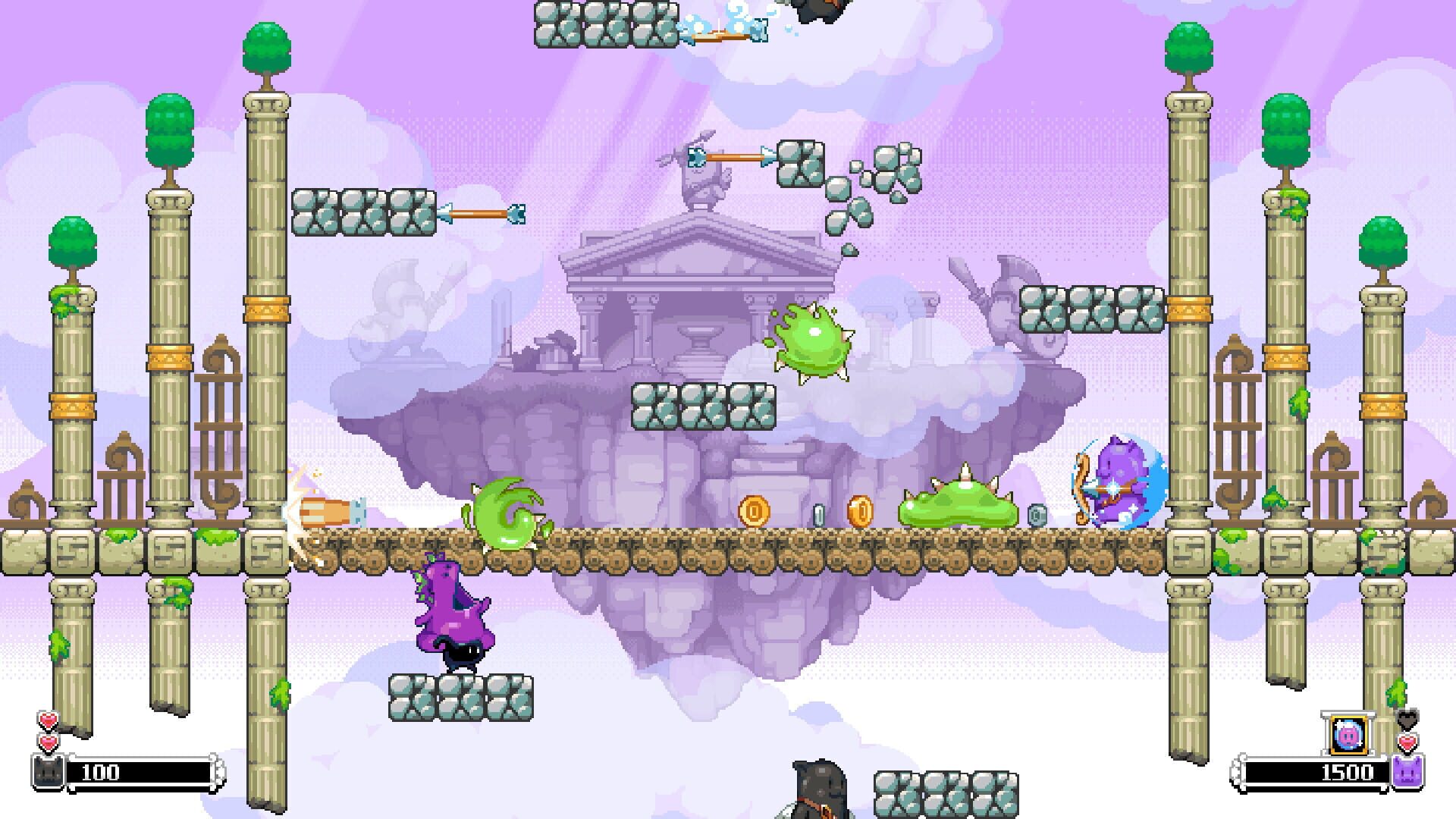1456x819 pixels.
Task: Click the small green gem between the coins
Action: (820, 515)
